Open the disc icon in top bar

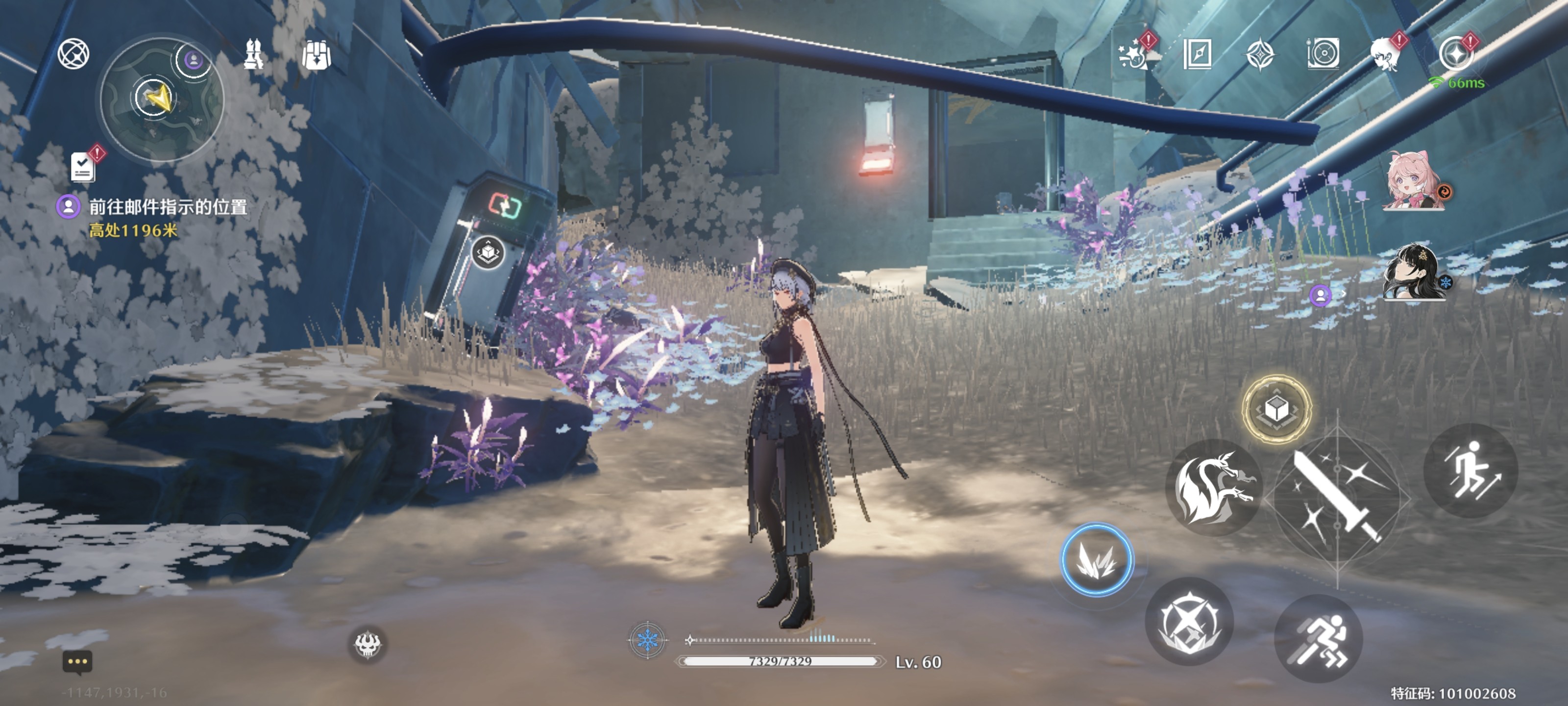pyautogui.click(x=1323, y=55)
